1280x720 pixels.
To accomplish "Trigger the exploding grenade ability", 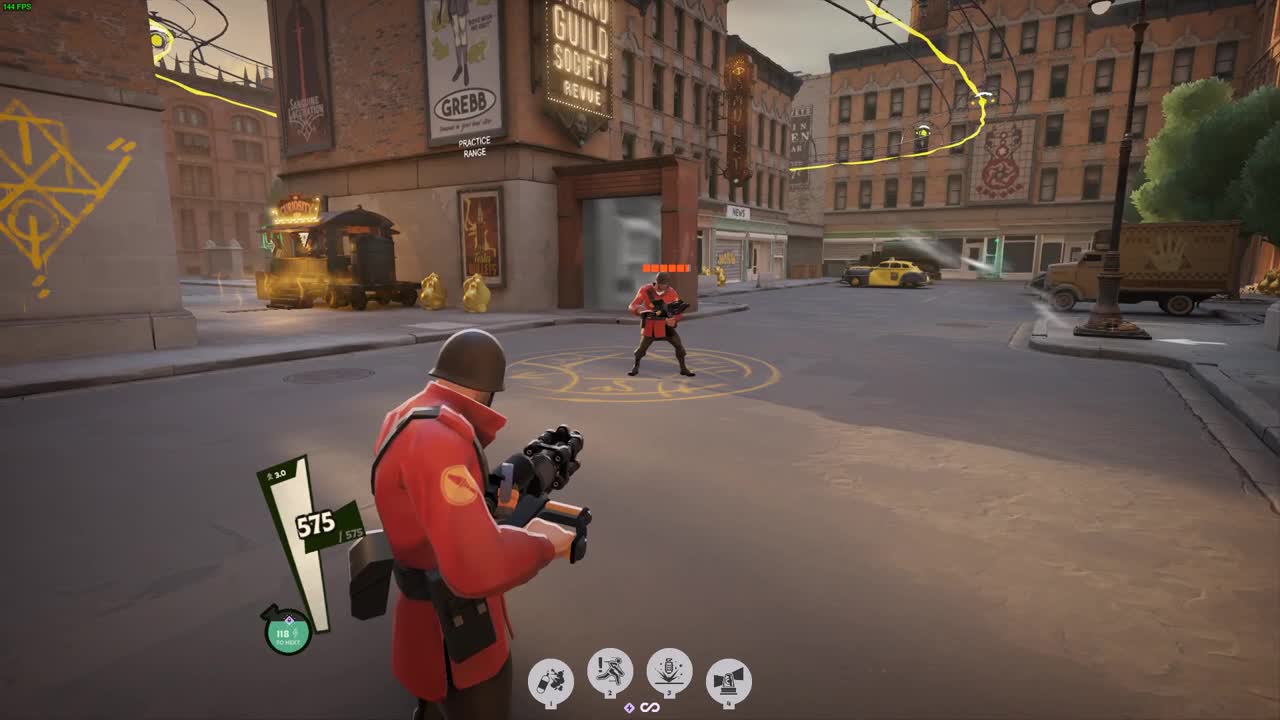I will 669,670.
